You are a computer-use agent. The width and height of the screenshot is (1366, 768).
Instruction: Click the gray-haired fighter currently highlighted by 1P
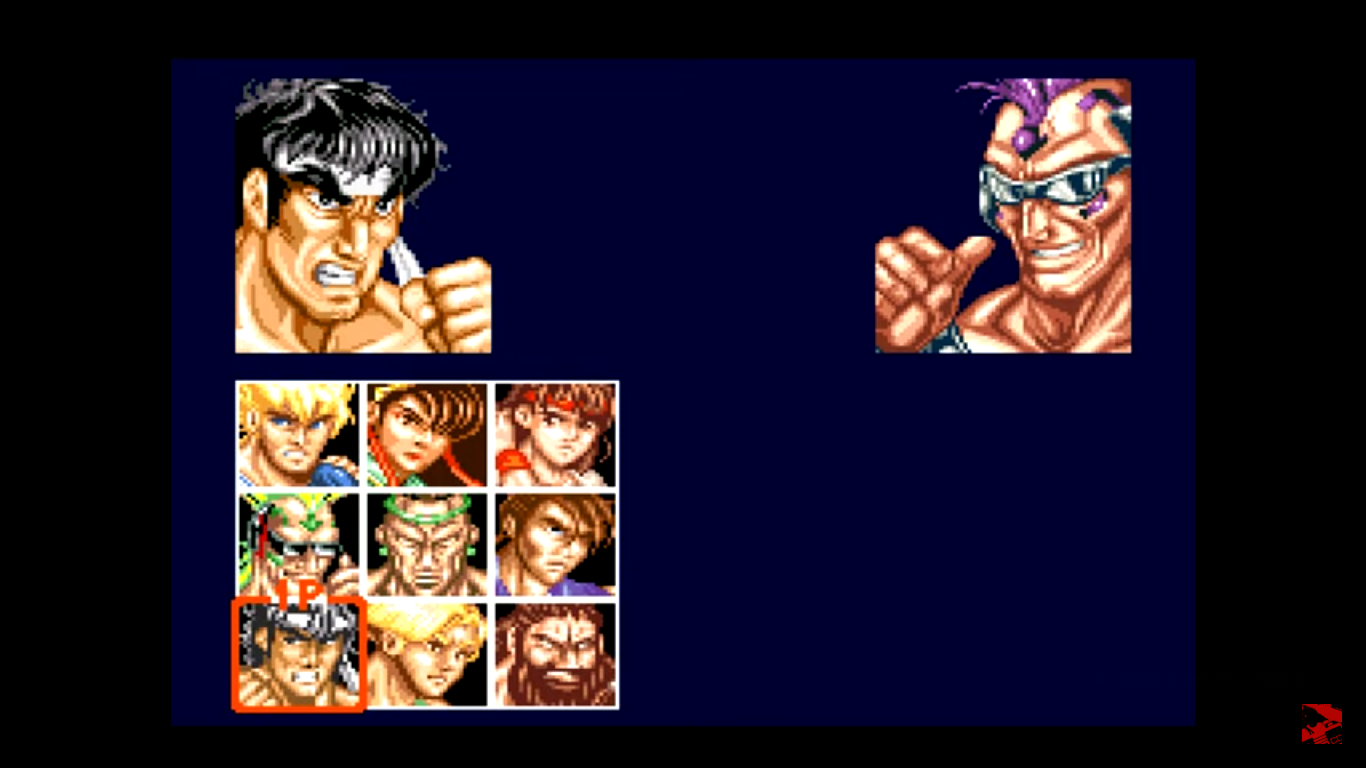coord(296,655)
